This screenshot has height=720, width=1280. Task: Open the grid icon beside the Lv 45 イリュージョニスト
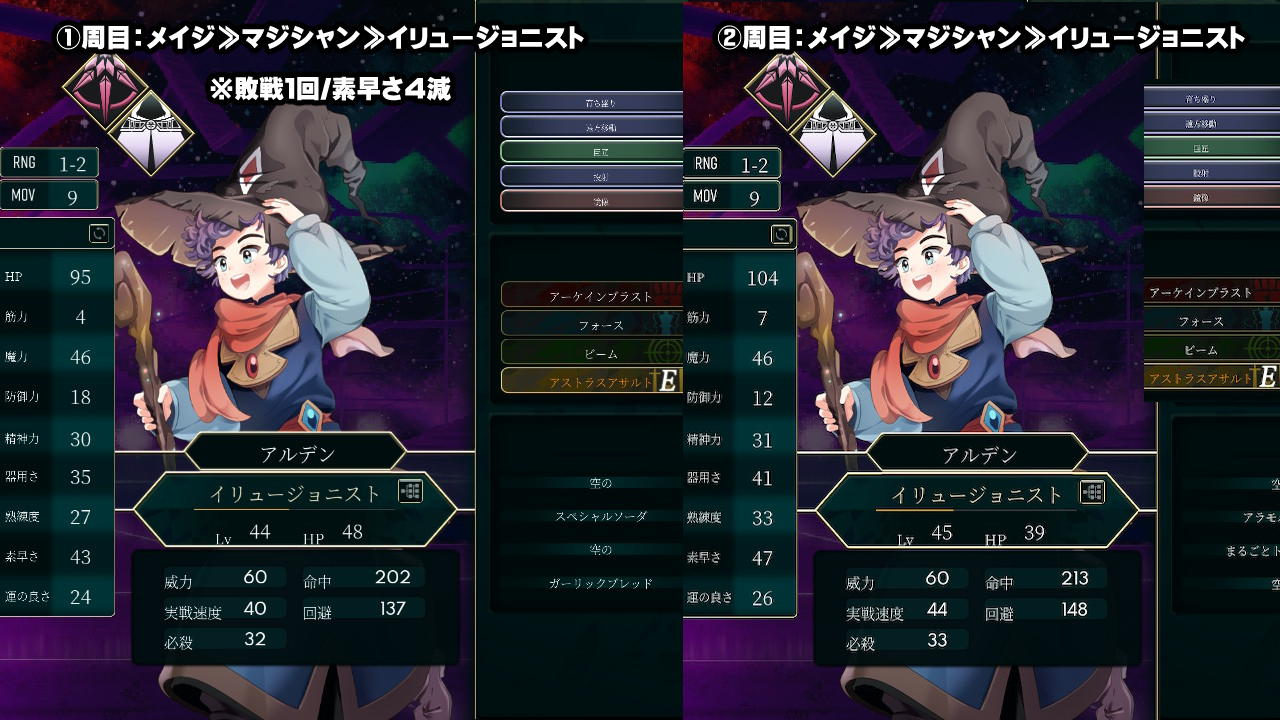click(x=1092, y=492)
